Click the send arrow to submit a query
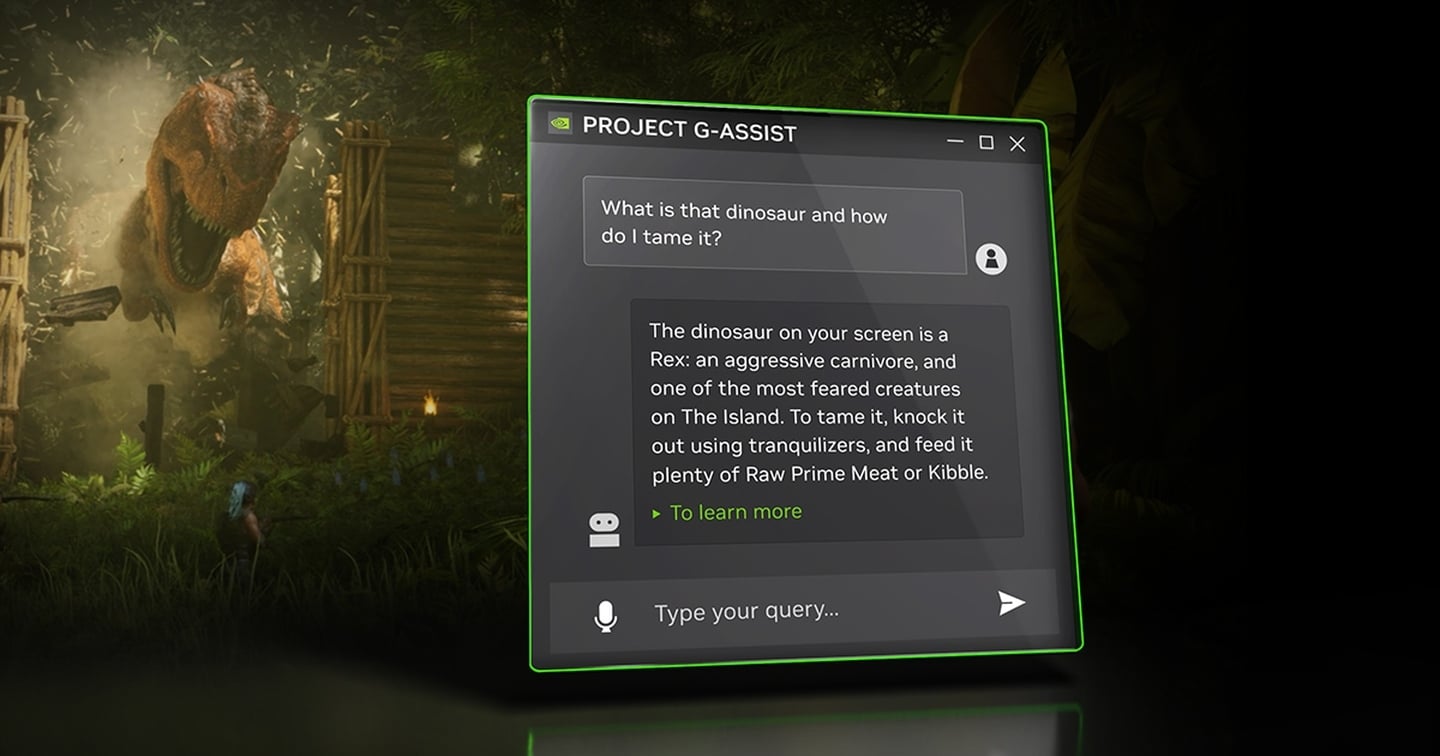Image resolution: width=1440 pixels, height=756 pixels. pyautogui.click(x=1012, y=603)
